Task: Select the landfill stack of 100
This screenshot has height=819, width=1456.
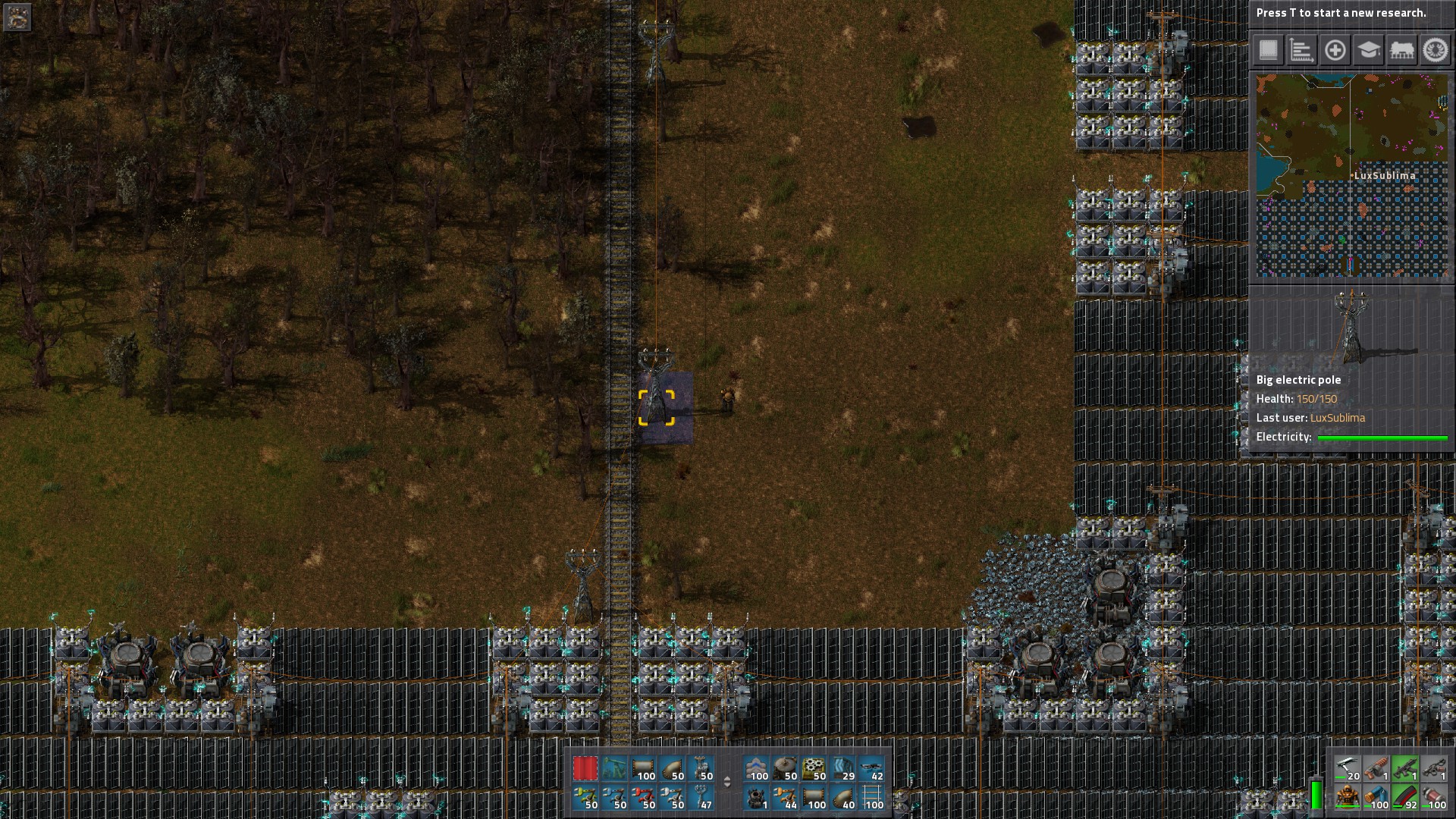Action: click(756, 769)
